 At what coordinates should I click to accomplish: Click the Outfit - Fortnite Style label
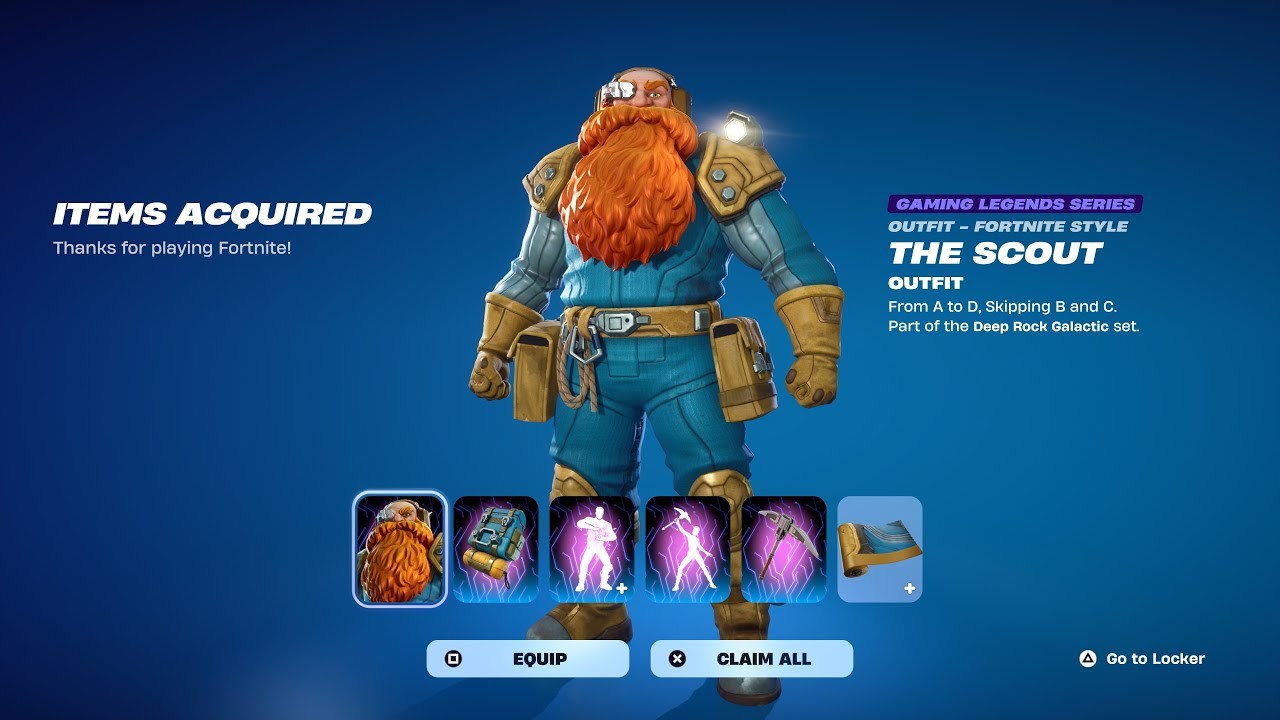pyautogui.click(x=1008, y=227)
